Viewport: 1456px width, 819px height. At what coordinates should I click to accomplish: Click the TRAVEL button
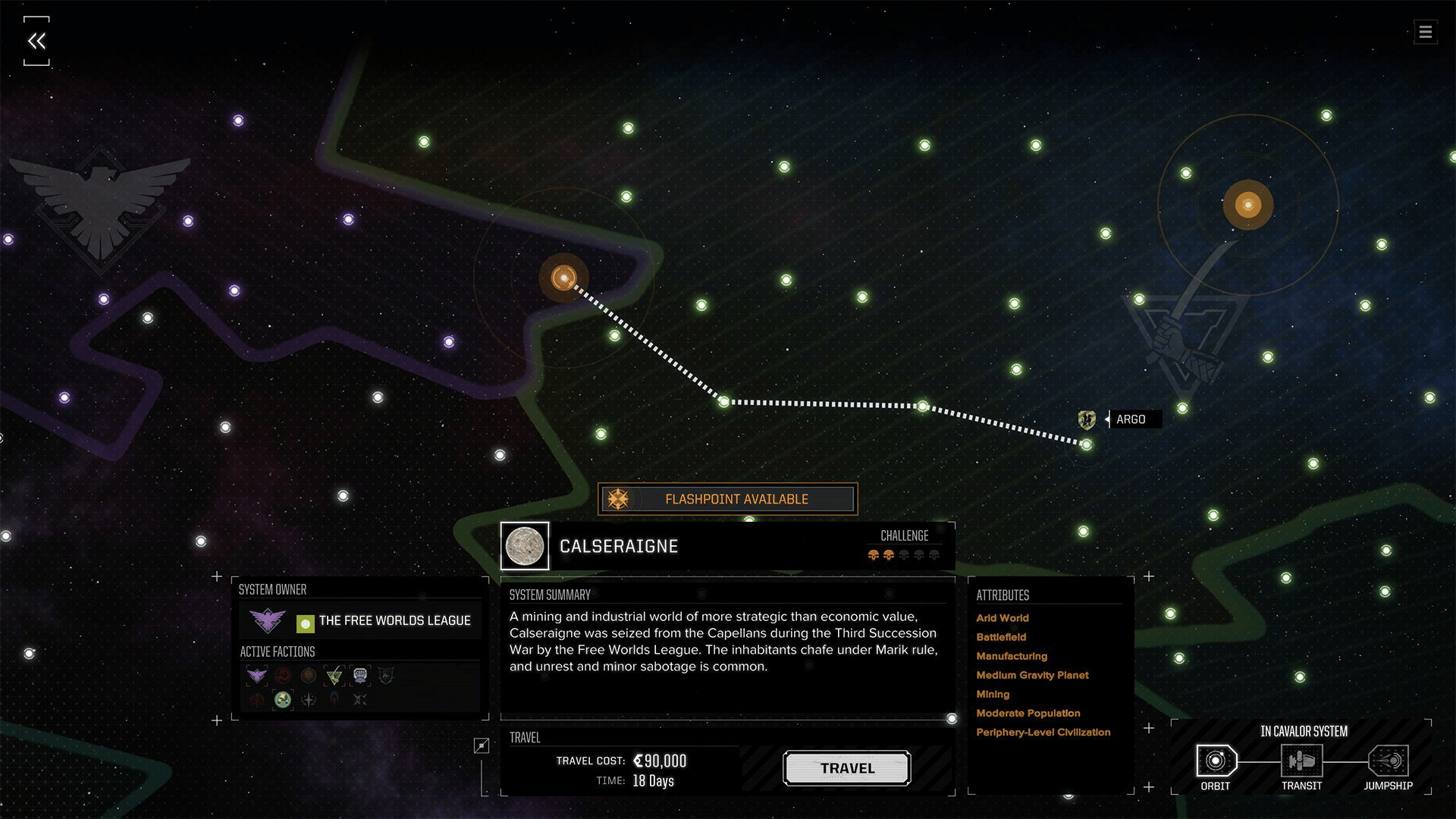(x=846, y=768)
